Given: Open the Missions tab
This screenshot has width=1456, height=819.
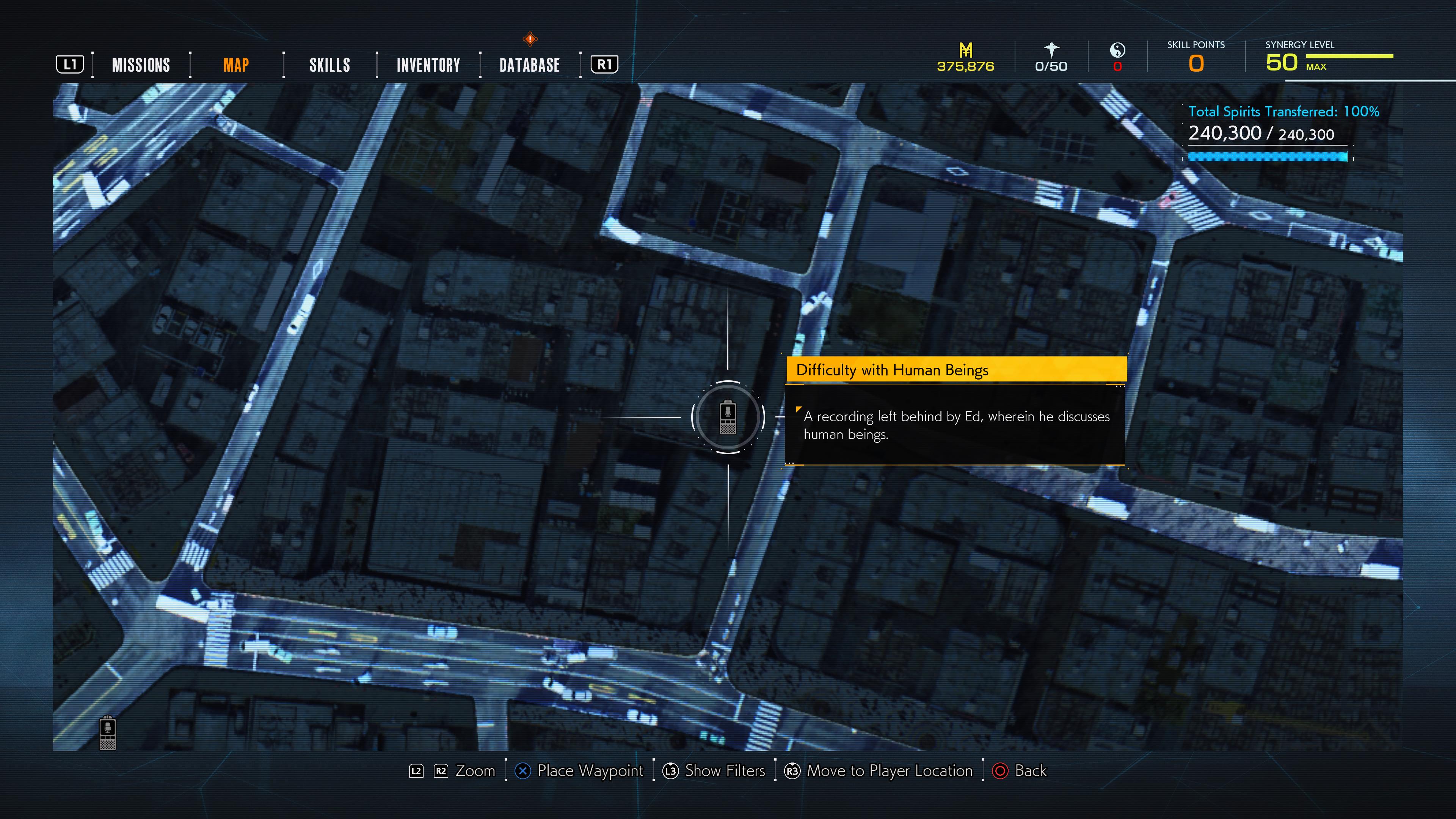Looking at the screenshot, I should [x=141, y=65].
